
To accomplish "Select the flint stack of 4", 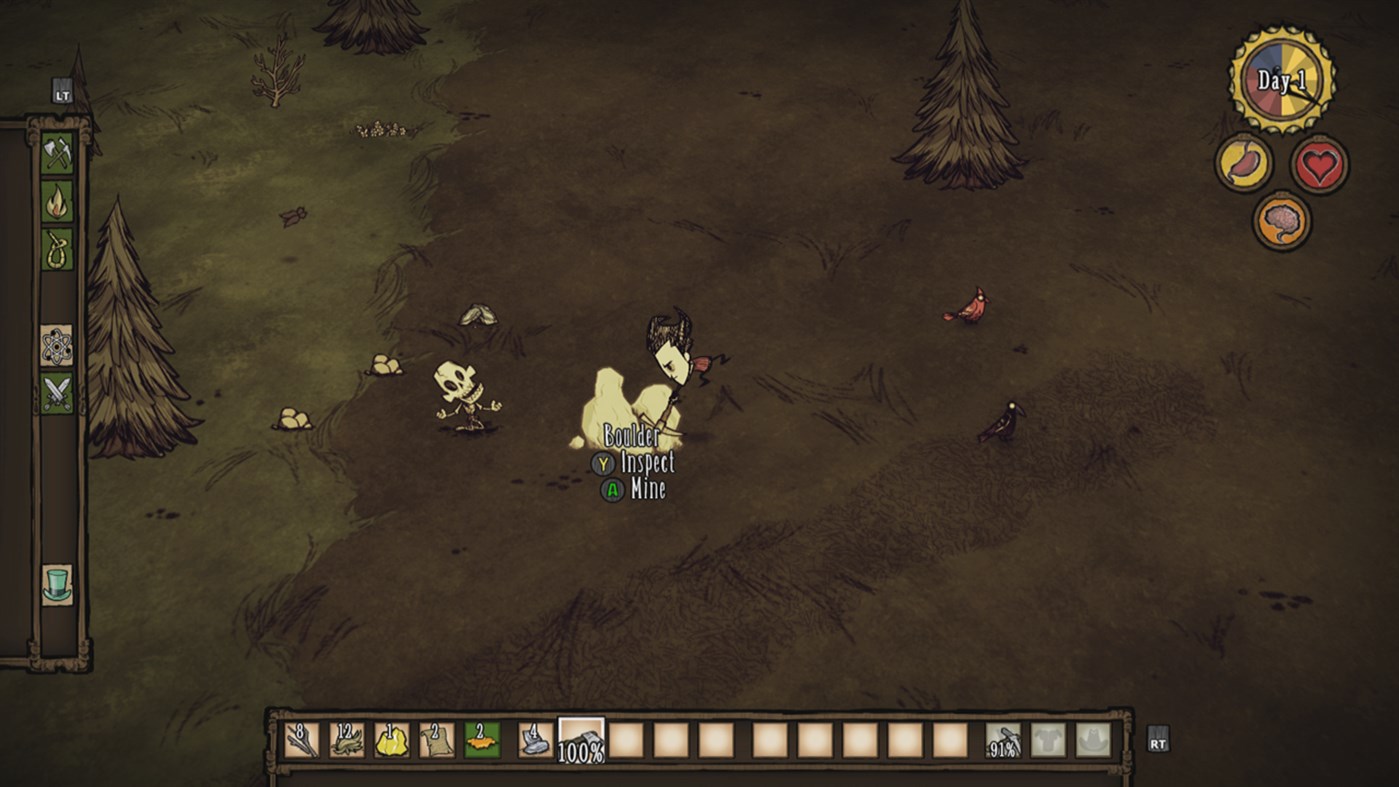I will (535, 740).
